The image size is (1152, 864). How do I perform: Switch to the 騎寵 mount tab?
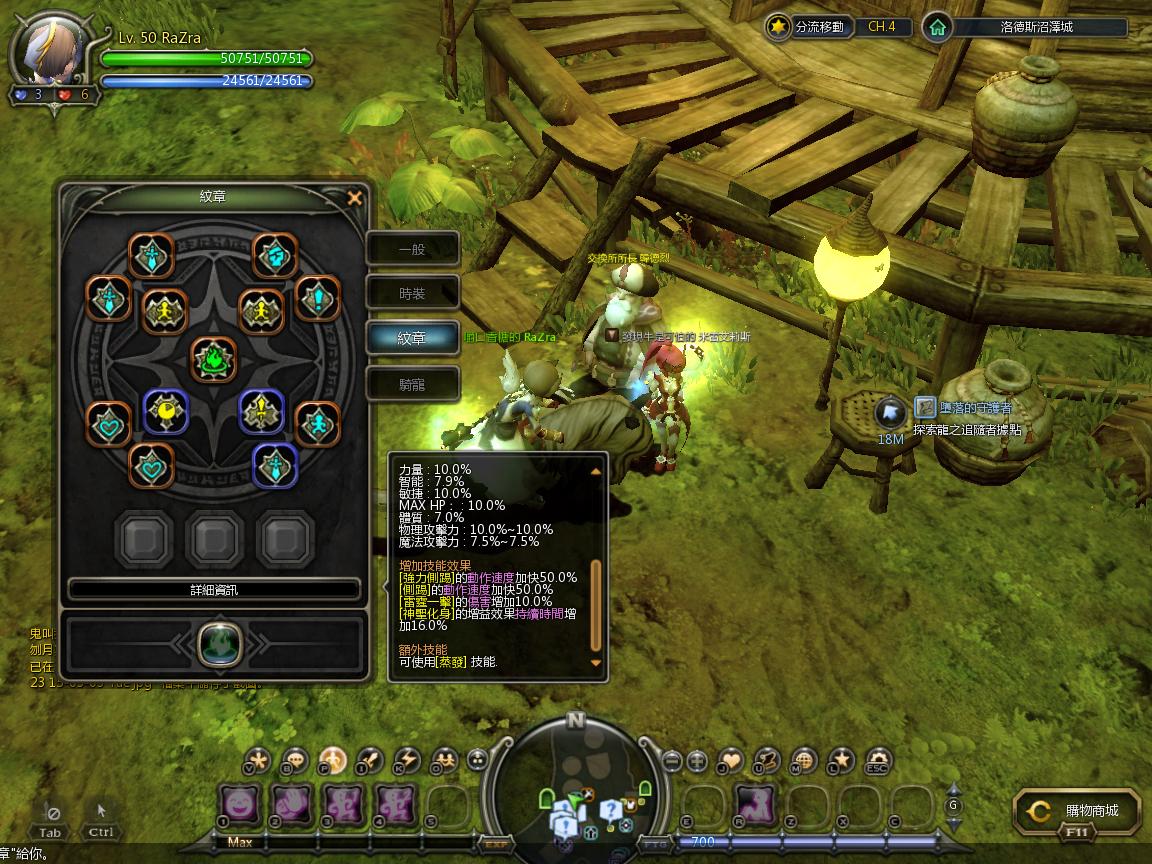412,384
